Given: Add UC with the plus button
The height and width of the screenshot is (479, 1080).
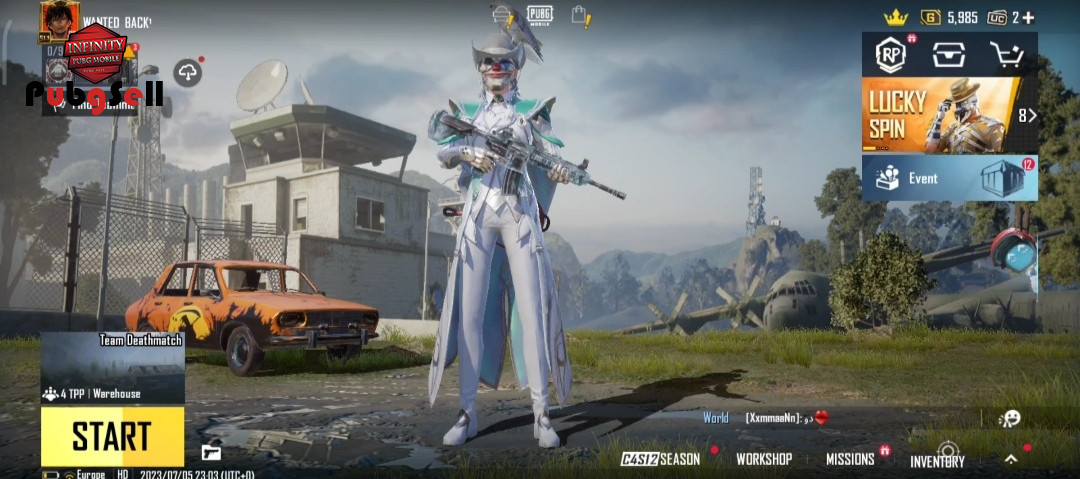Looking at the screenshot, I should coord(1028,18).
